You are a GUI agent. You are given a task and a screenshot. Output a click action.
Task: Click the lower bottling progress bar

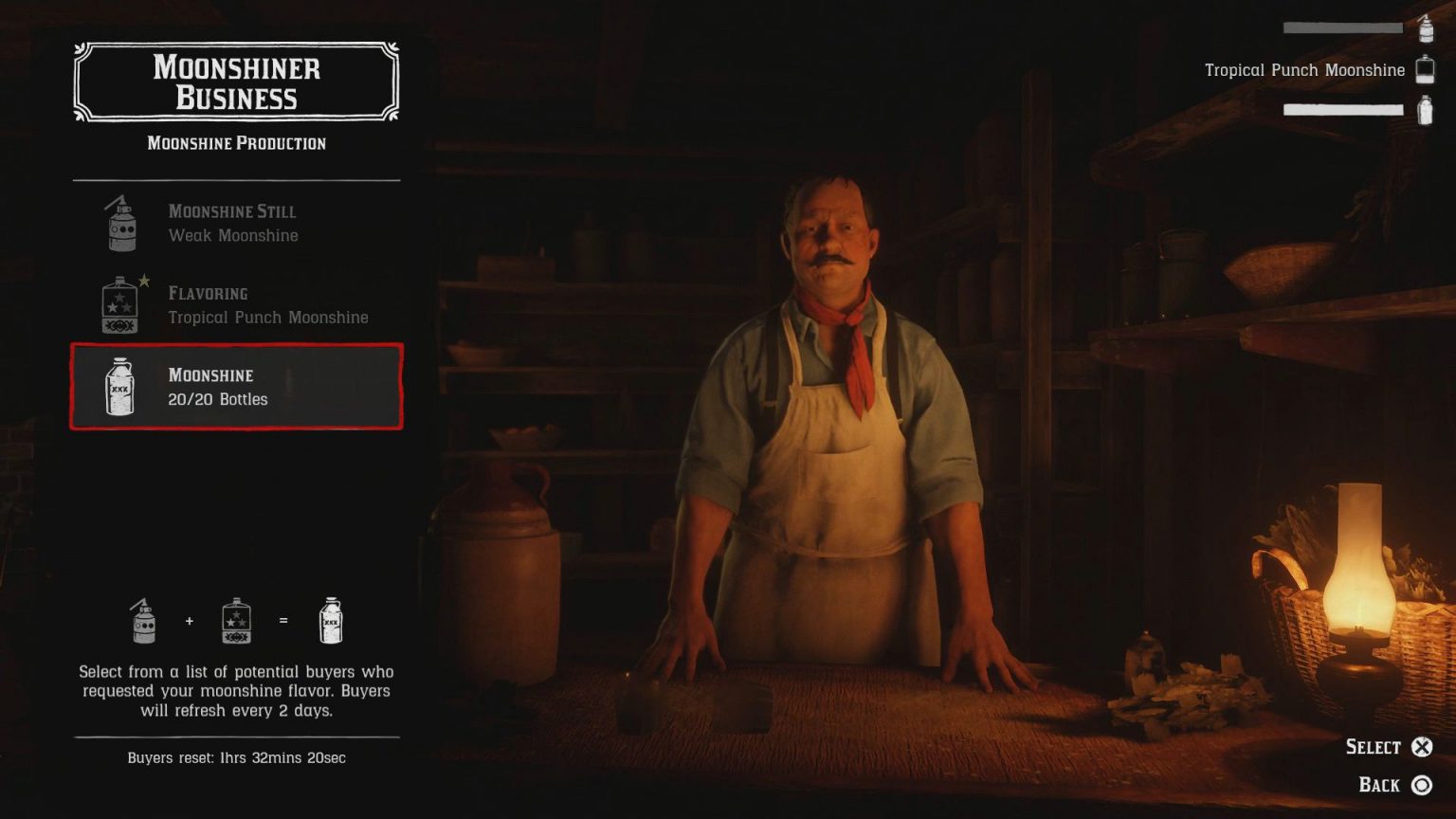(1343, 107)
